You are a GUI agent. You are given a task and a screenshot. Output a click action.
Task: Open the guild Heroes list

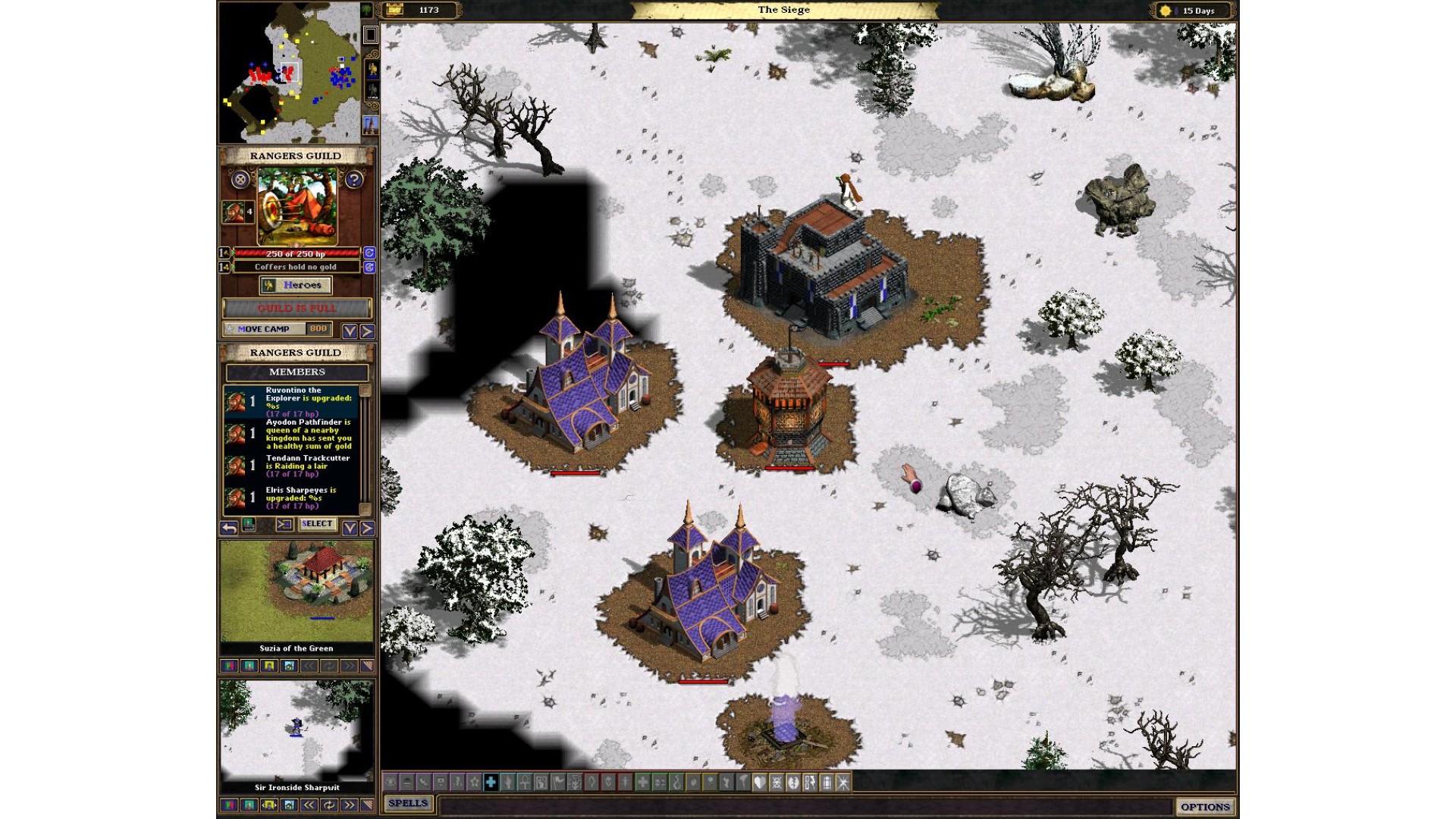click(296, 285)
